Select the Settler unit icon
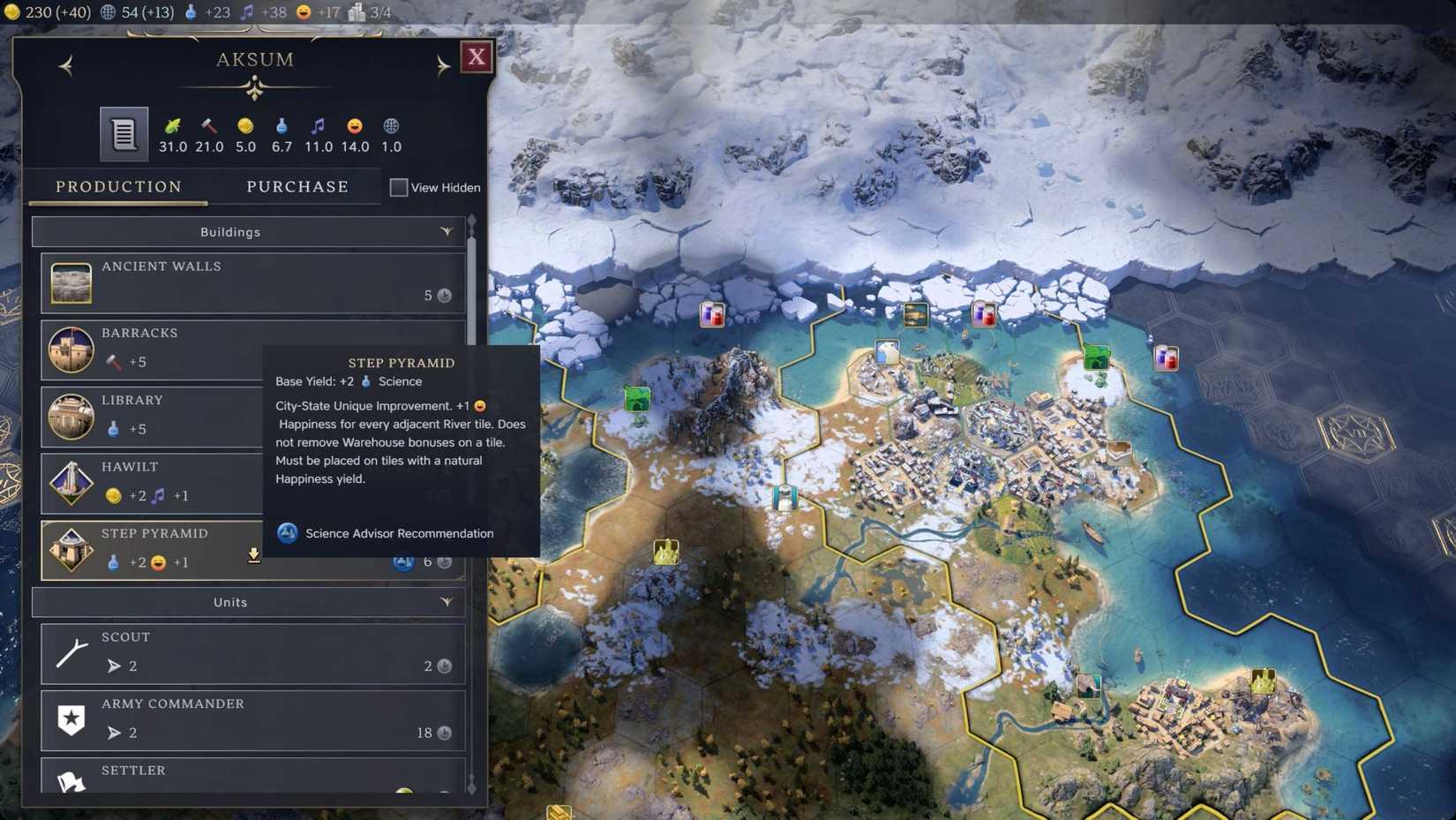Viewport: 1456px width, 820px height. tap(71, 781)
